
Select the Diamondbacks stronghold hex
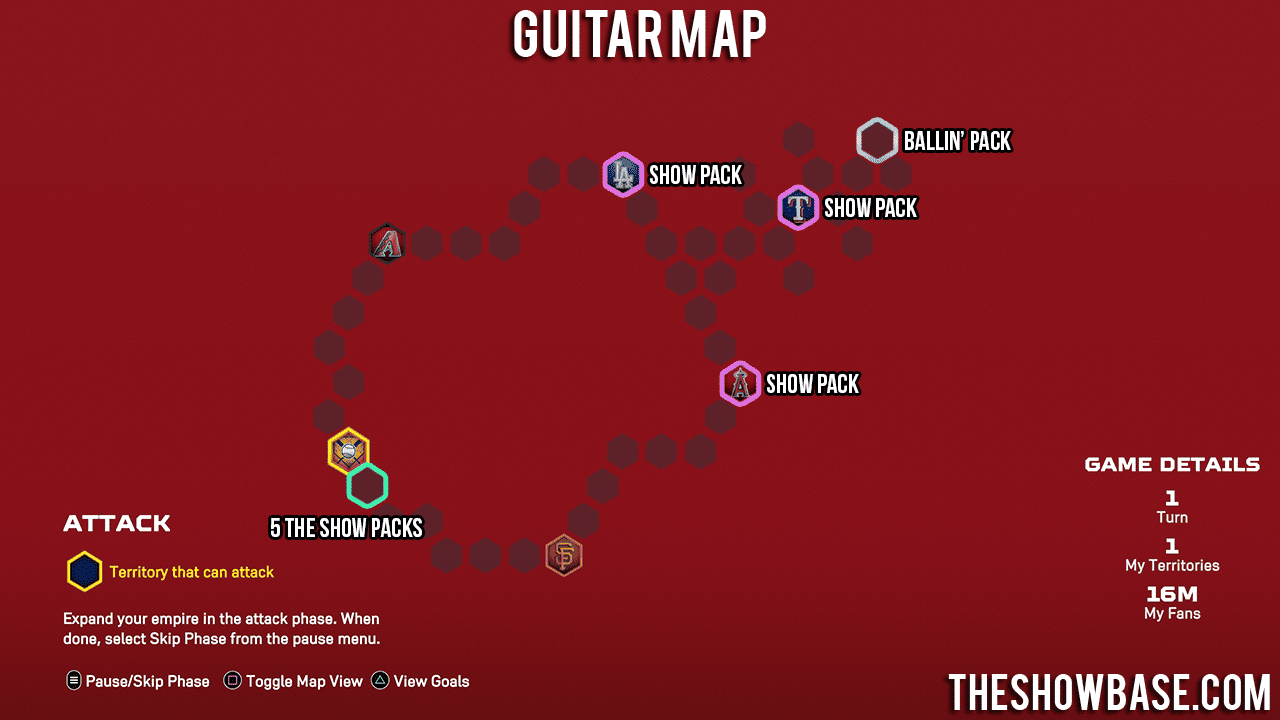pyautogui.click(x=387, y=243)
